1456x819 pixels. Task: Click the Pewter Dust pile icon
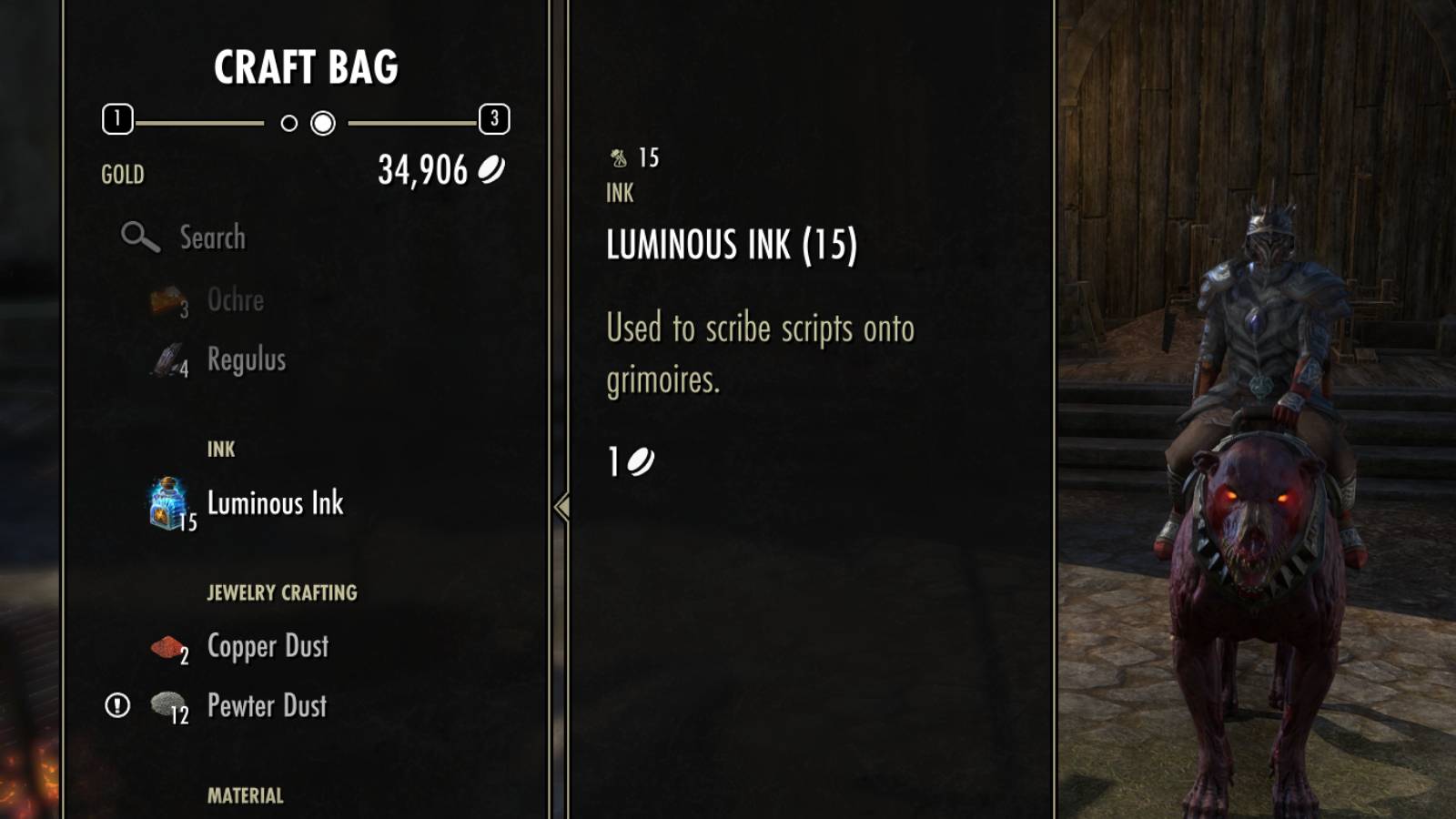[x=167, y=705]
